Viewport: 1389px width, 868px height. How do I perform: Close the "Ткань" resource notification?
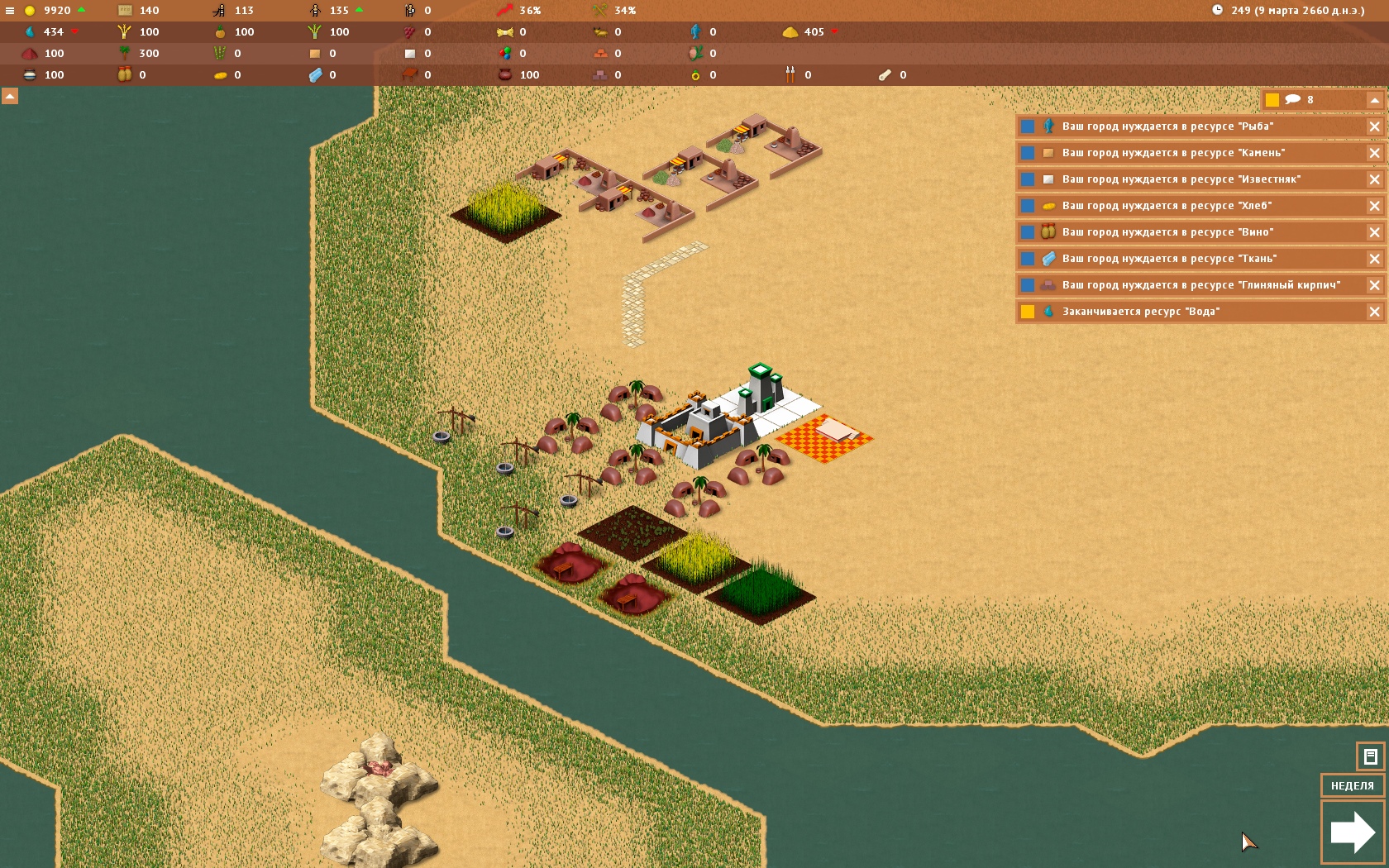[1374, 259]
